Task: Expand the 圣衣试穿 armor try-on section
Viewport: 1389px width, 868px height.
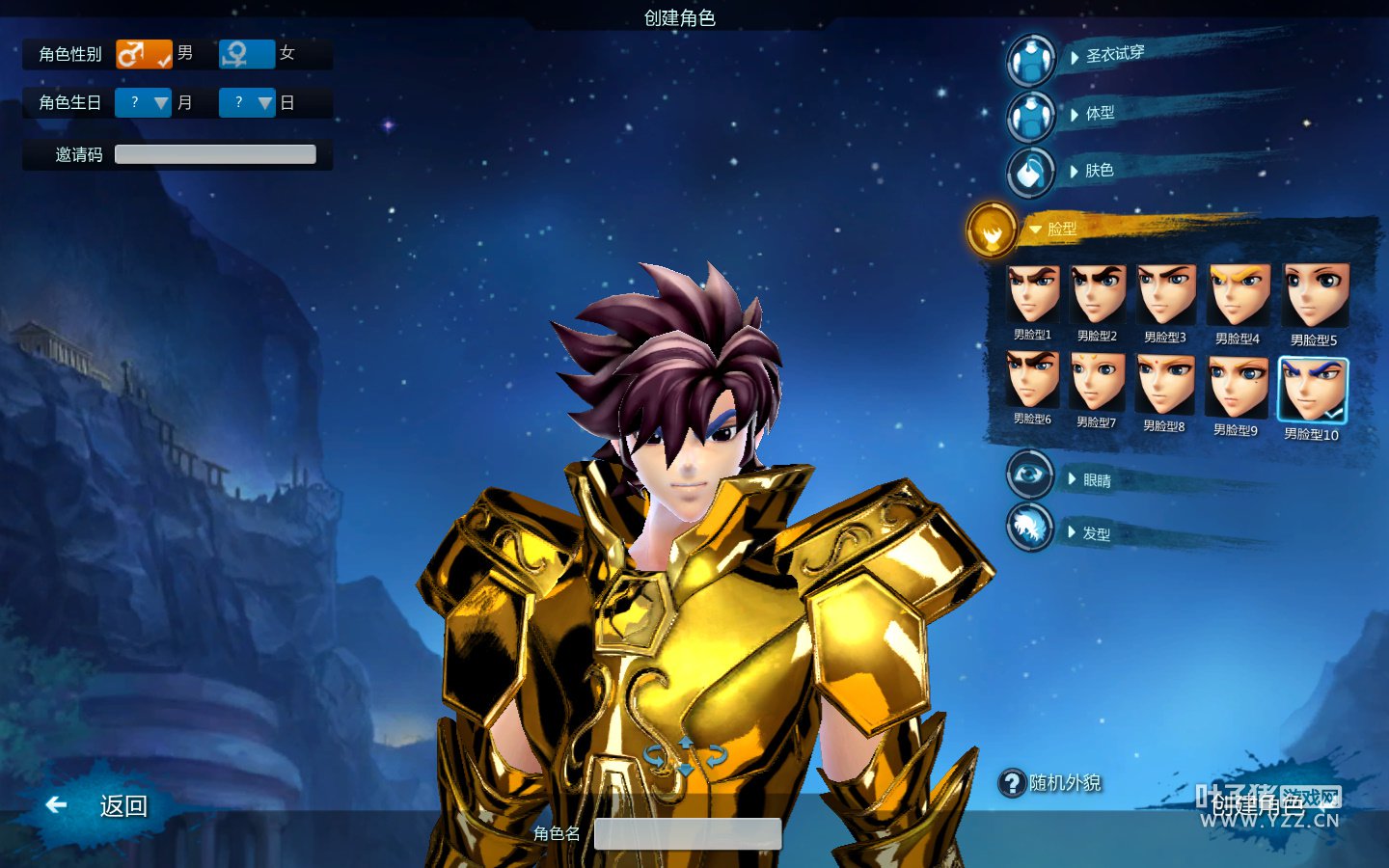Action: coord(1113,55)
